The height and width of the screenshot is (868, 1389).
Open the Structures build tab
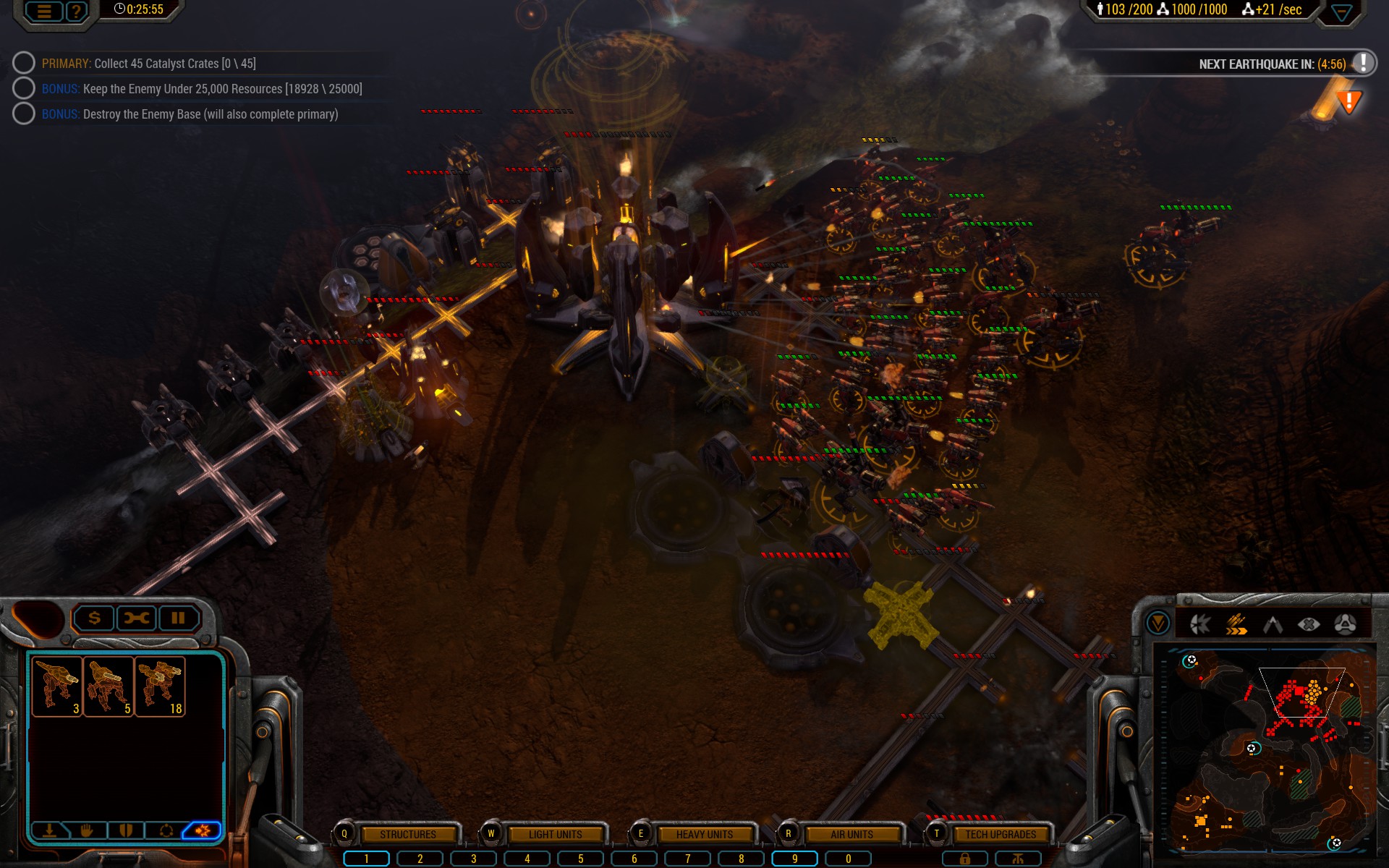[407, 835]
